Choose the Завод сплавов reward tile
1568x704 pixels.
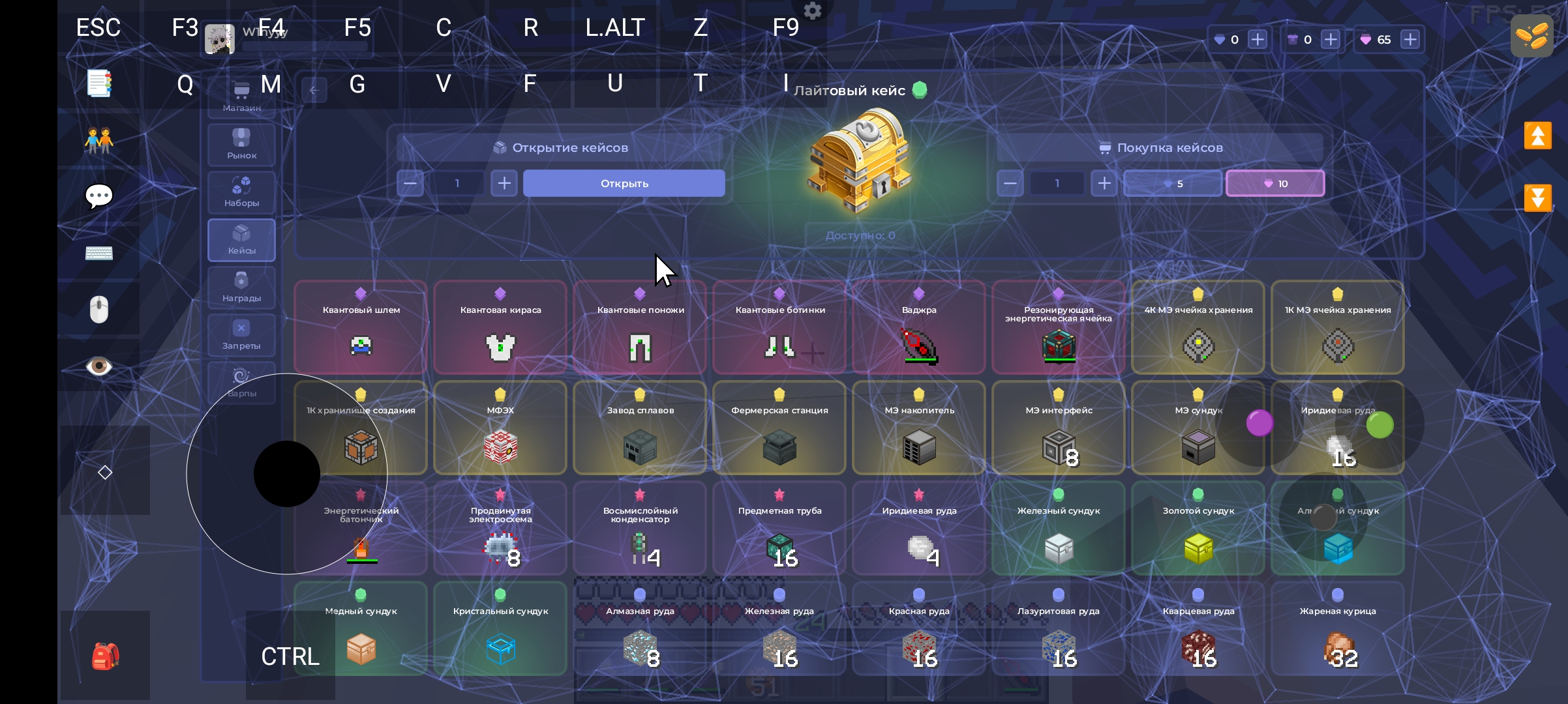click(x=640, y=428)
